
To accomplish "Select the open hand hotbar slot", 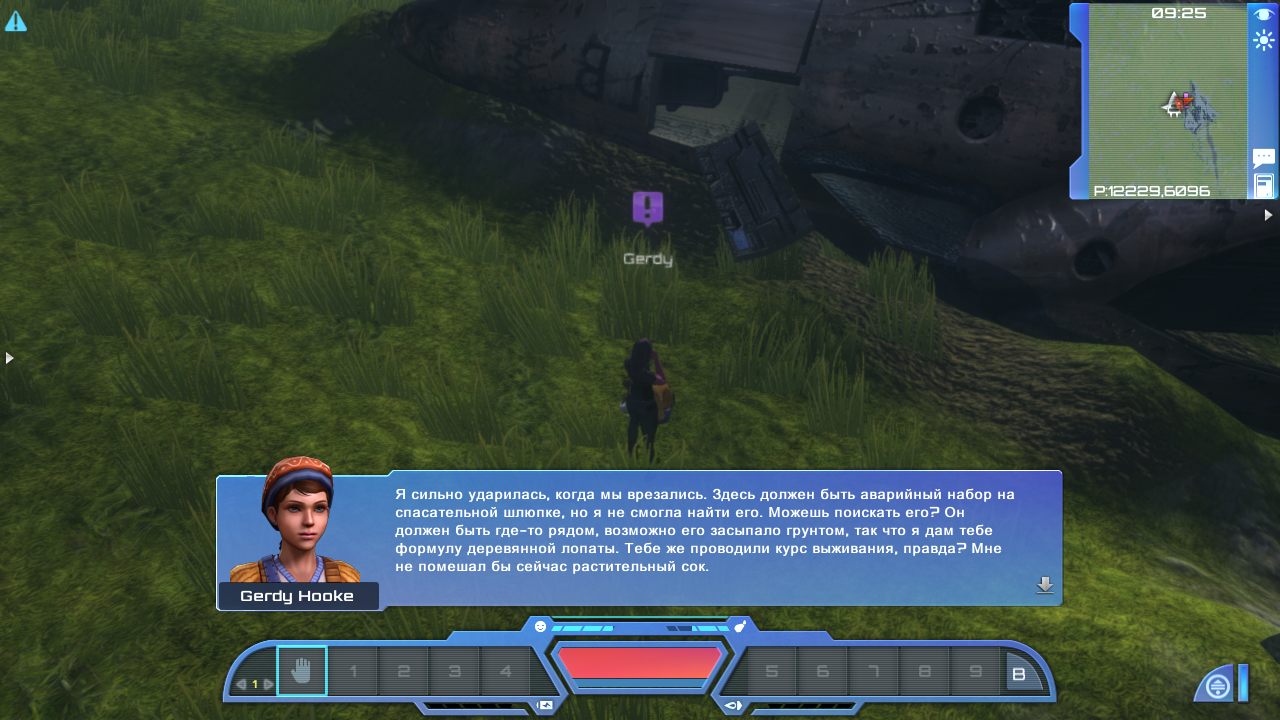I will pos(301,671).
